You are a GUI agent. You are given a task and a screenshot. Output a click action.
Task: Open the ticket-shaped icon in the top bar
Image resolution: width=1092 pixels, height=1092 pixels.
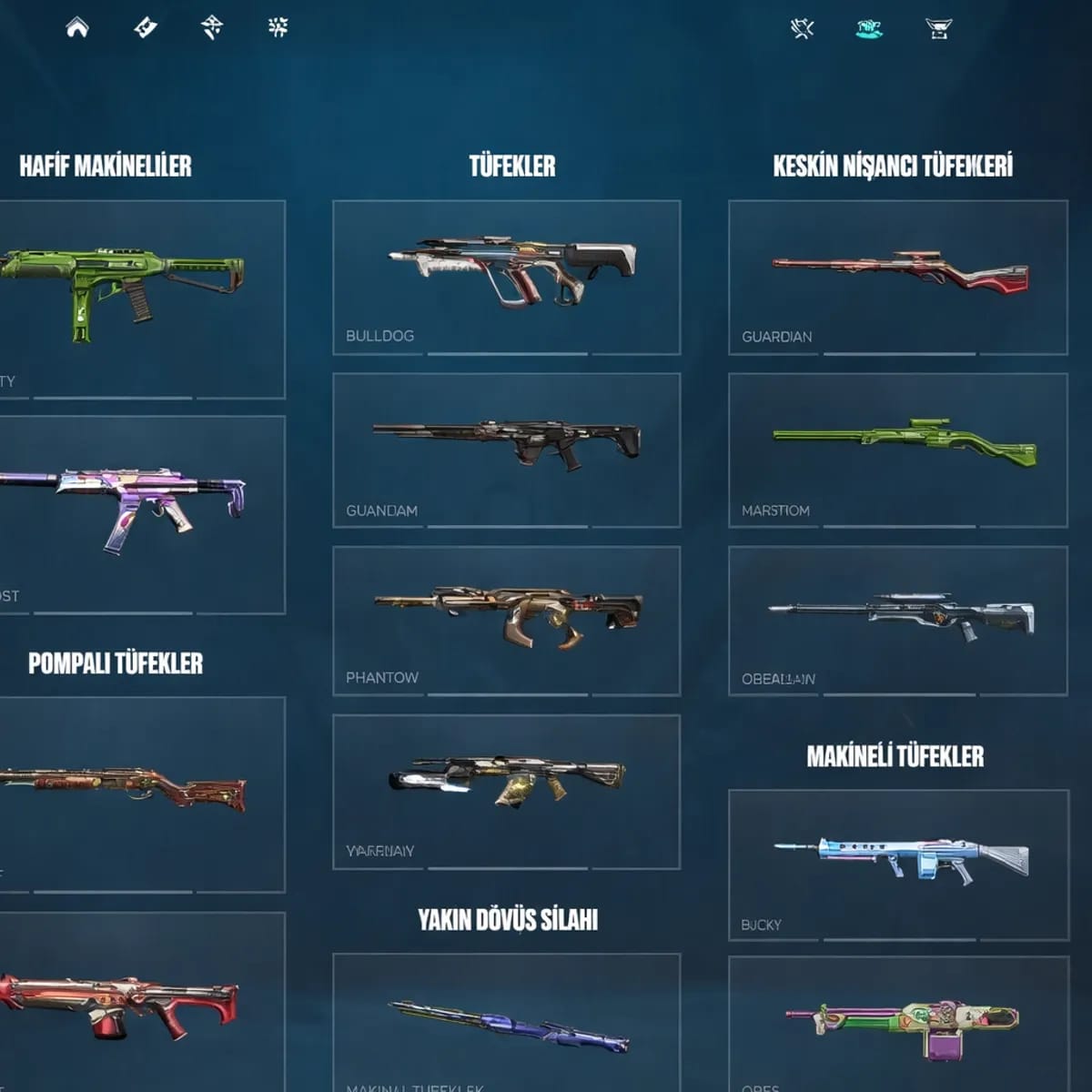tap(146, 28)
